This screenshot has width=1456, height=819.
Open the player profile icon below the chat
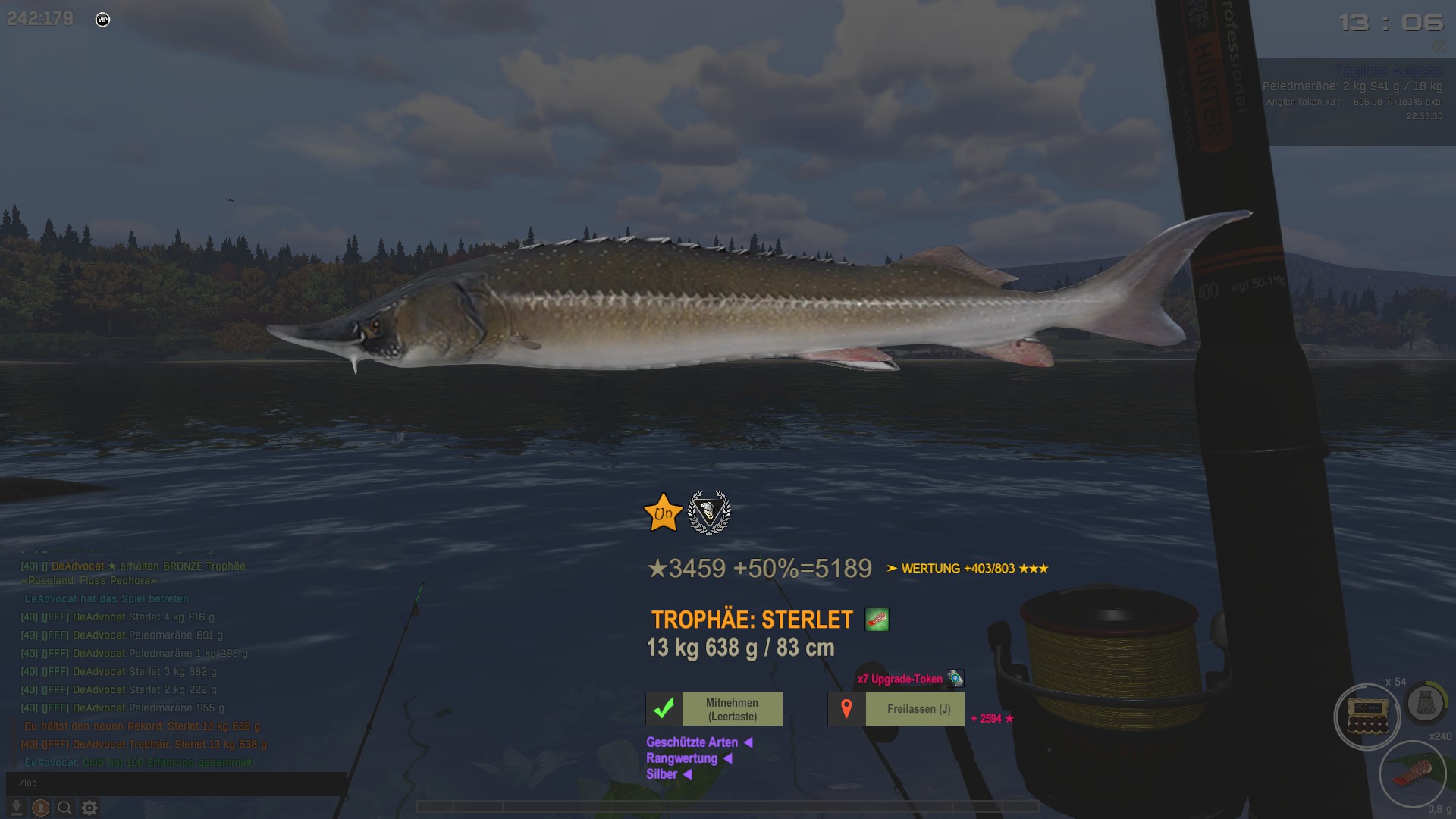click(x=41, y=808)
